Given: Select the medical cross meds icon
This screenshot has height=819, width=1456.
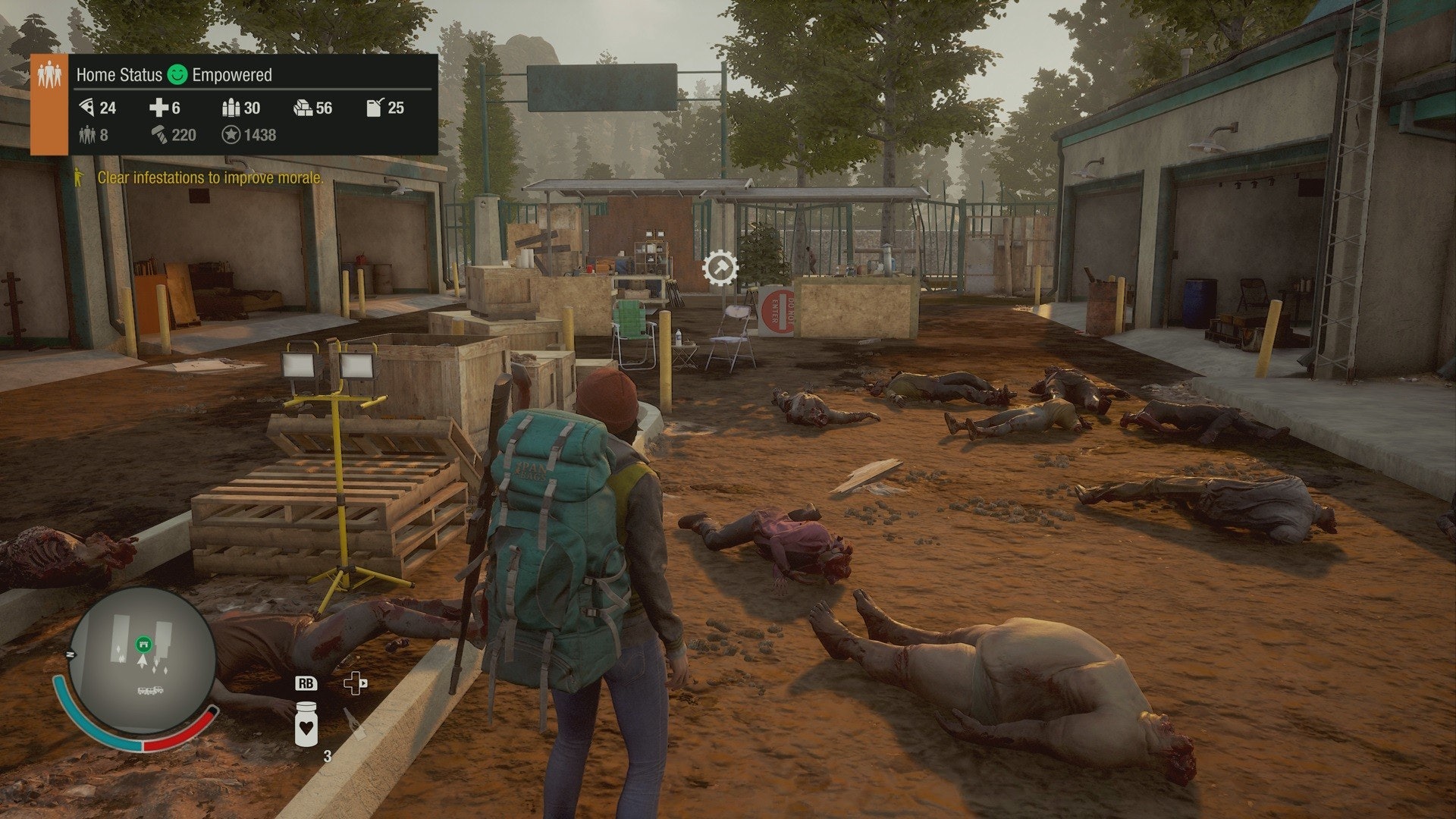Looking at the screenshot, I should [x=158, y=108].
